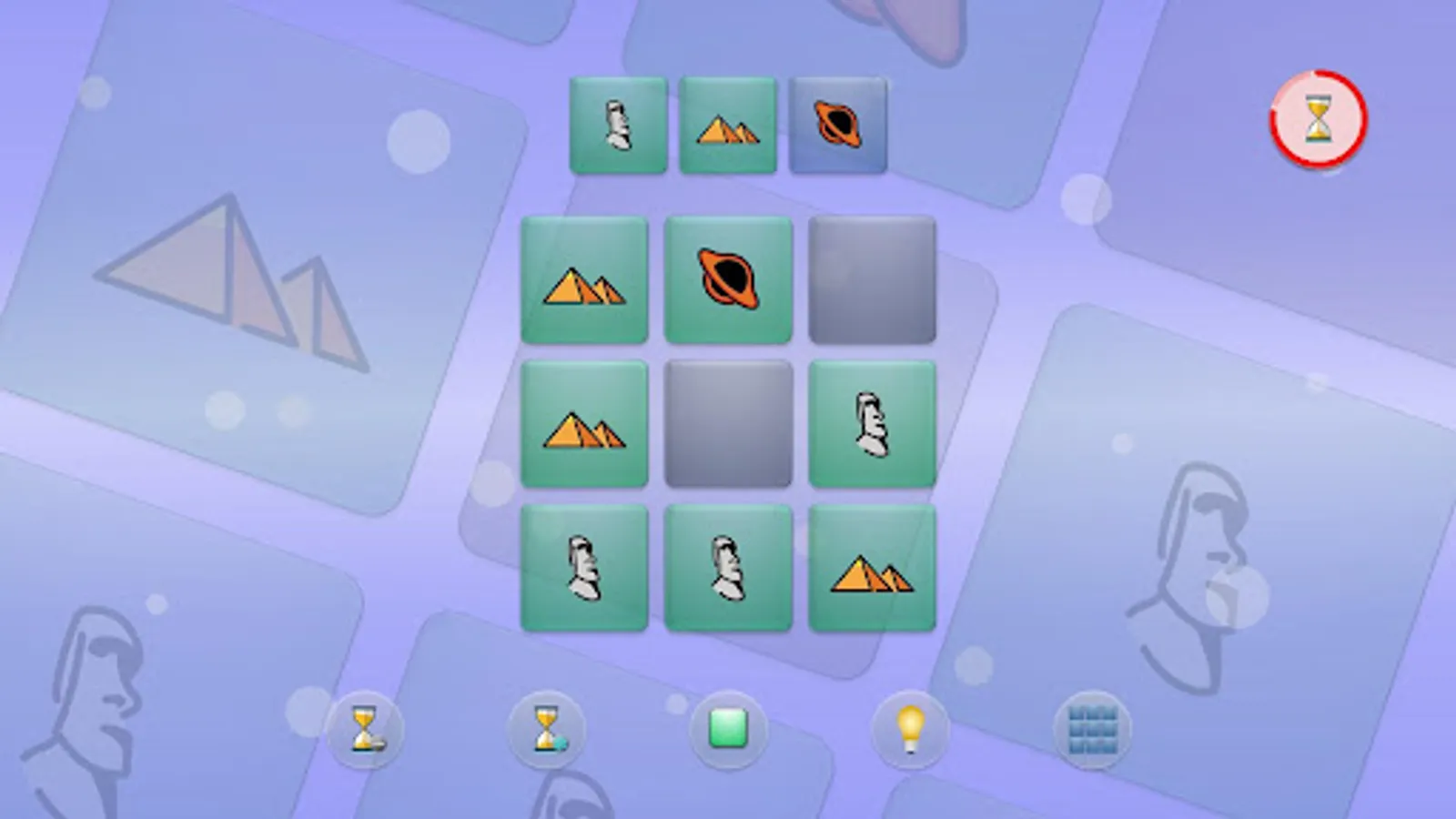The image size is (1456, 819).
Task: Select the hourglass pause icon
Action: coord(364,731)
